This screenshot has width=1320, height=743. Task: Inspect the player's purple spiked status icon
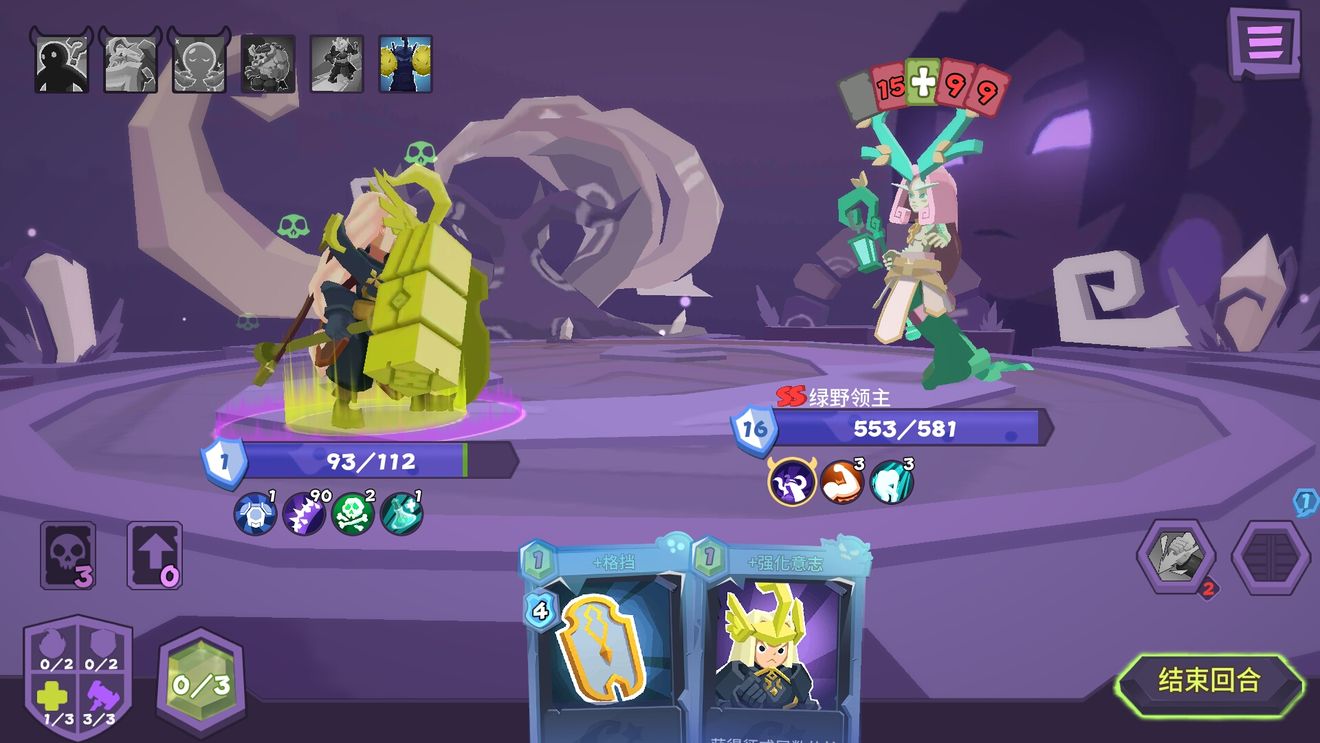pos(303,513)
